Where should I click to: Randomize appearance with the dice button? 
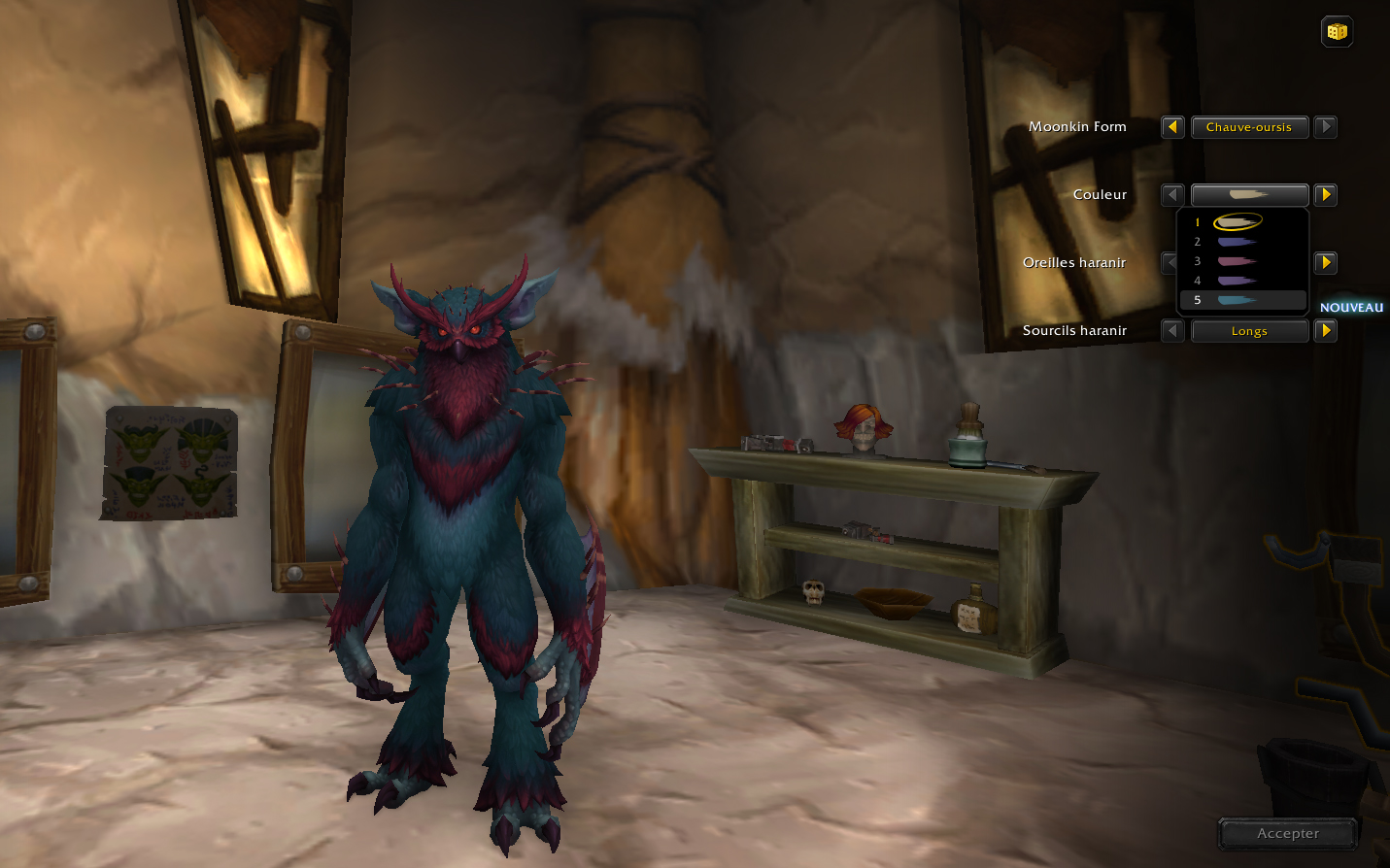coord(1337,32)
